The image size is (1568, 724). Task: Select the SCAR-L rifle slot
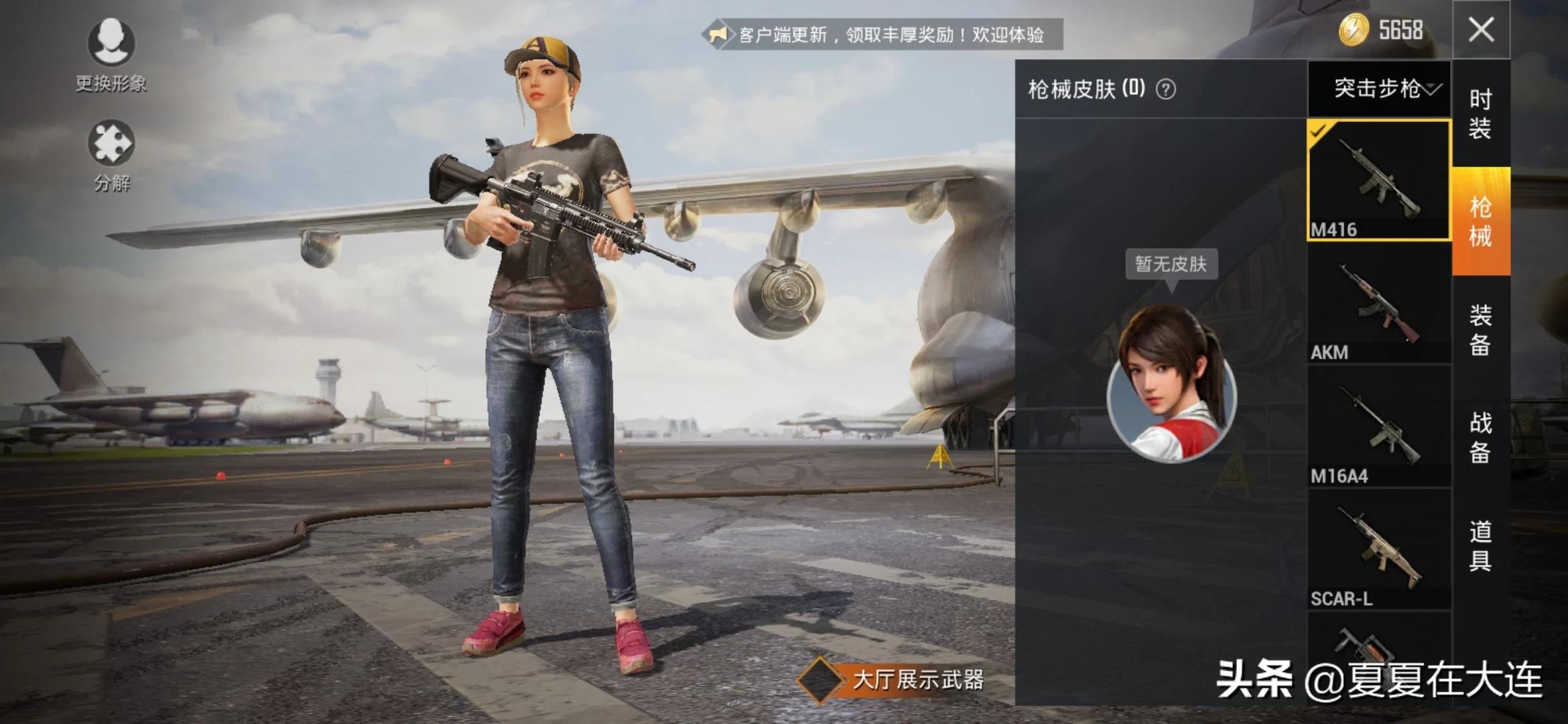[x=1379, y=550]
